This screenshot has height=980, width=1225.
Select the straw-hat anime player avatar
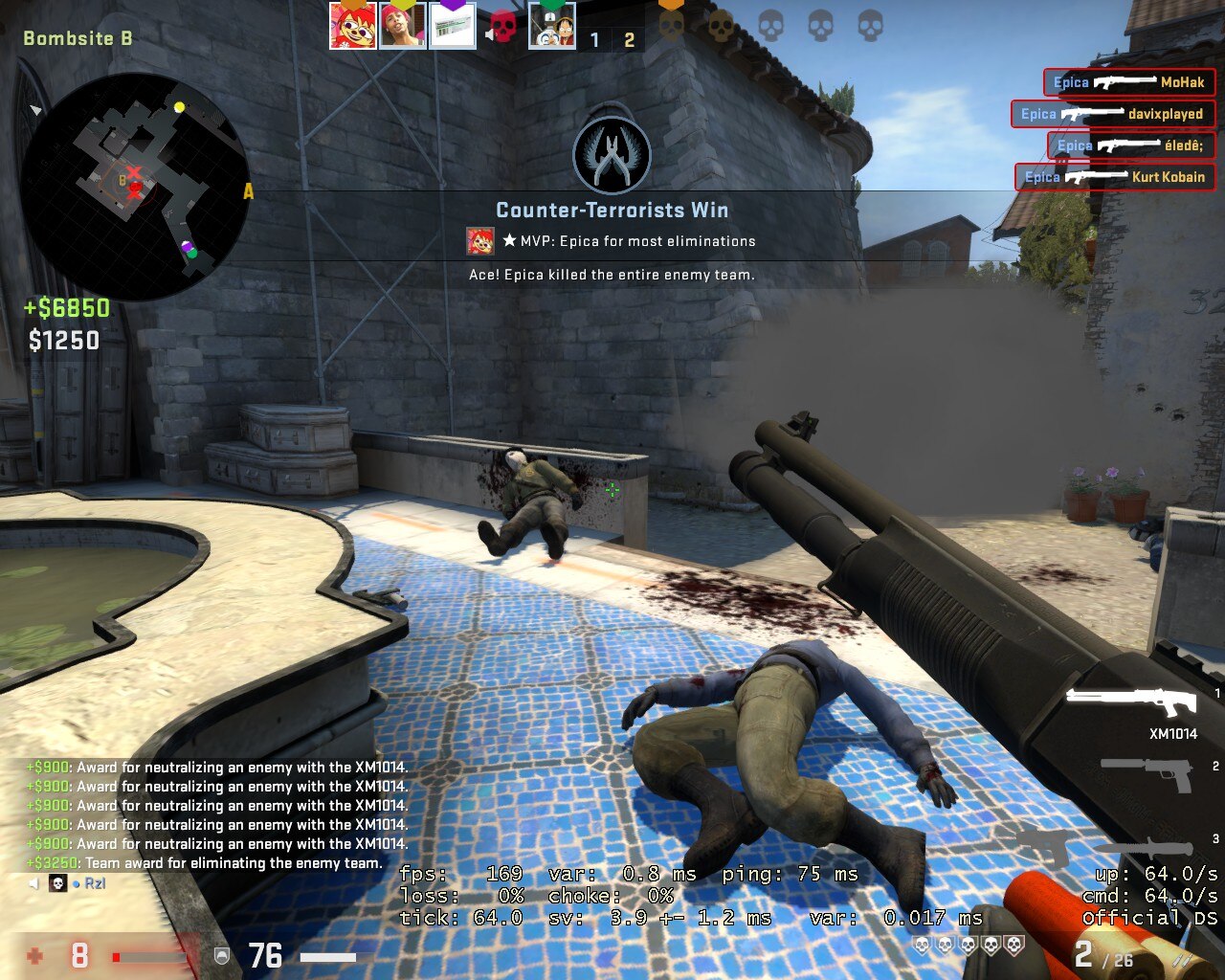coord(552,27)
